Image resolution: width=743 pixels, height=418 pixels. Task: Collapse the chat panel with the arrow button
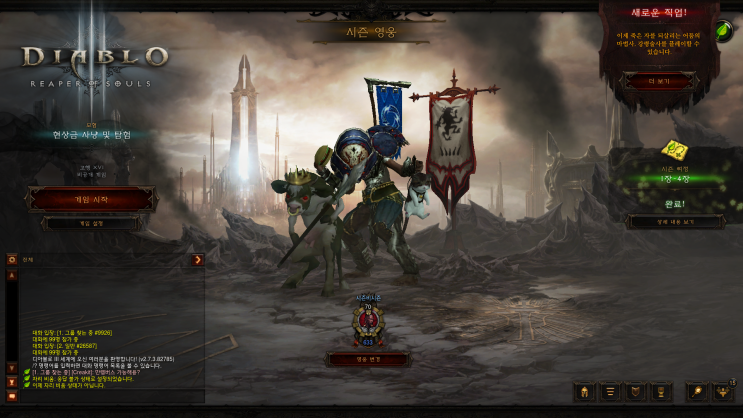pos(198,260)
